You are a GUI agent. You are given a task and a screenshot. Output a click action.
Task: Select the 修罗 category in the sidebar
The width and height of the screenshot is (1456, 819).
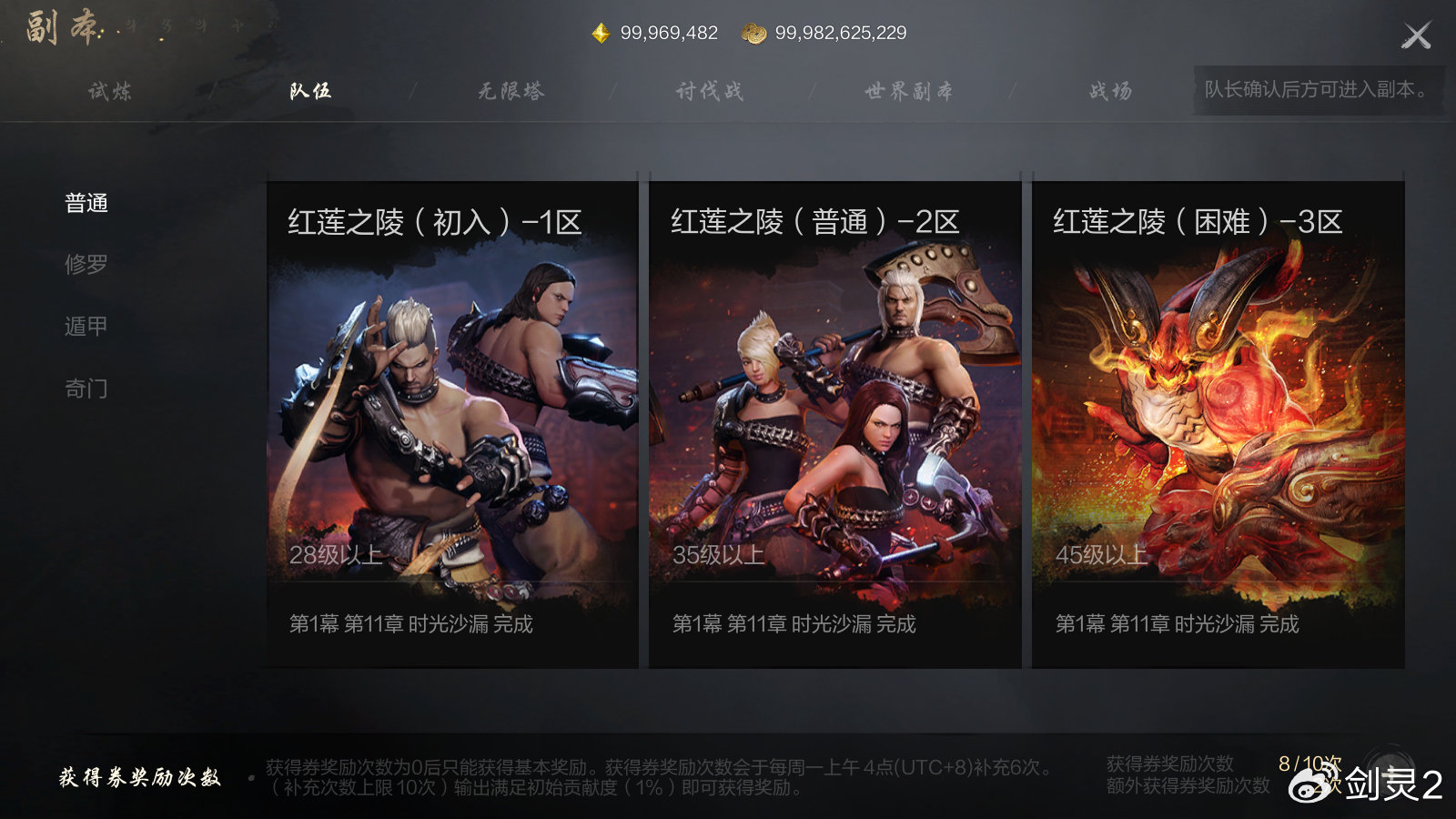[86, 266]
